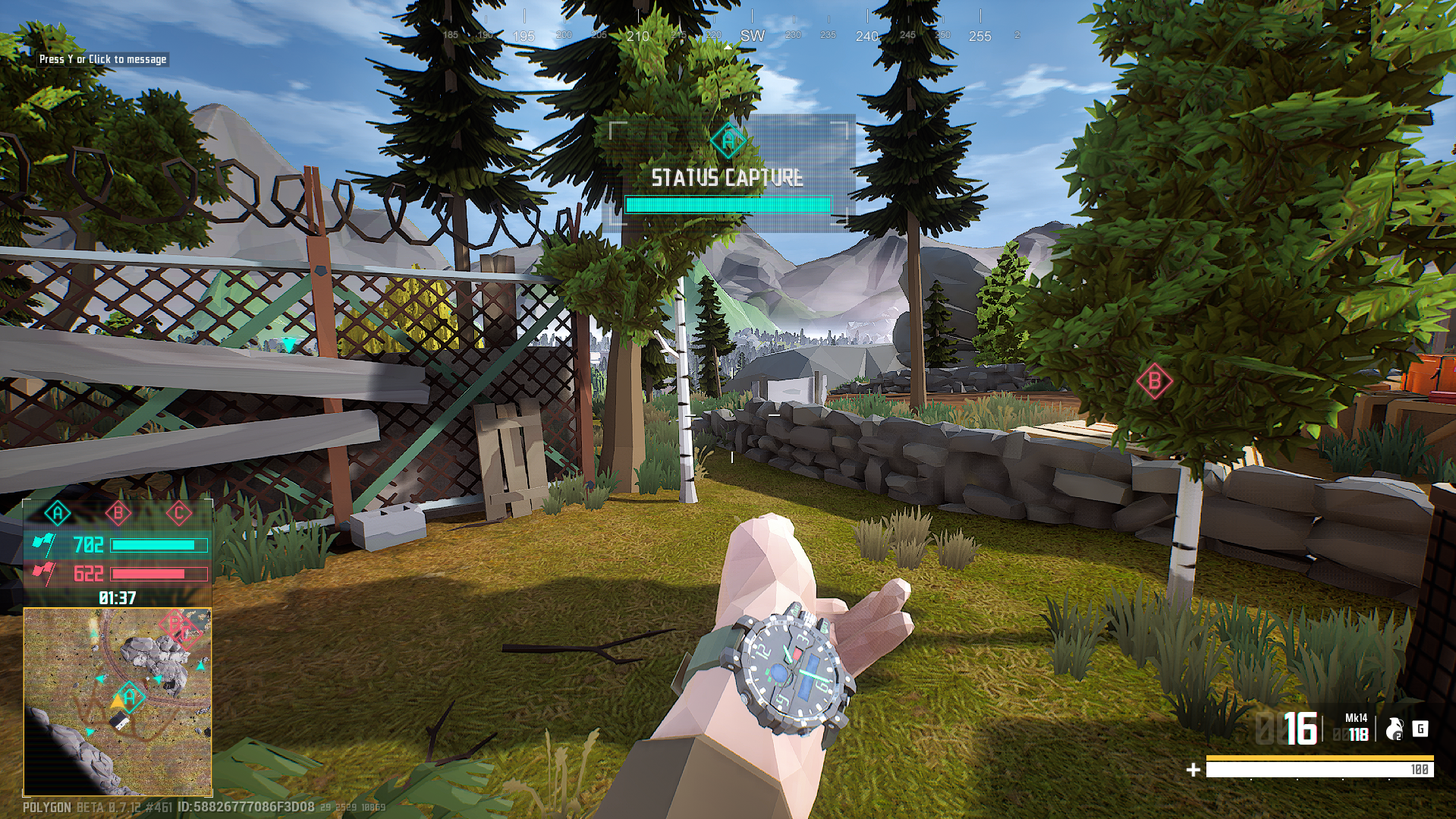This screenshot has width=1456, height=819.
Task: Click the red B objective marker
Action: click(x=1154, y=381)
